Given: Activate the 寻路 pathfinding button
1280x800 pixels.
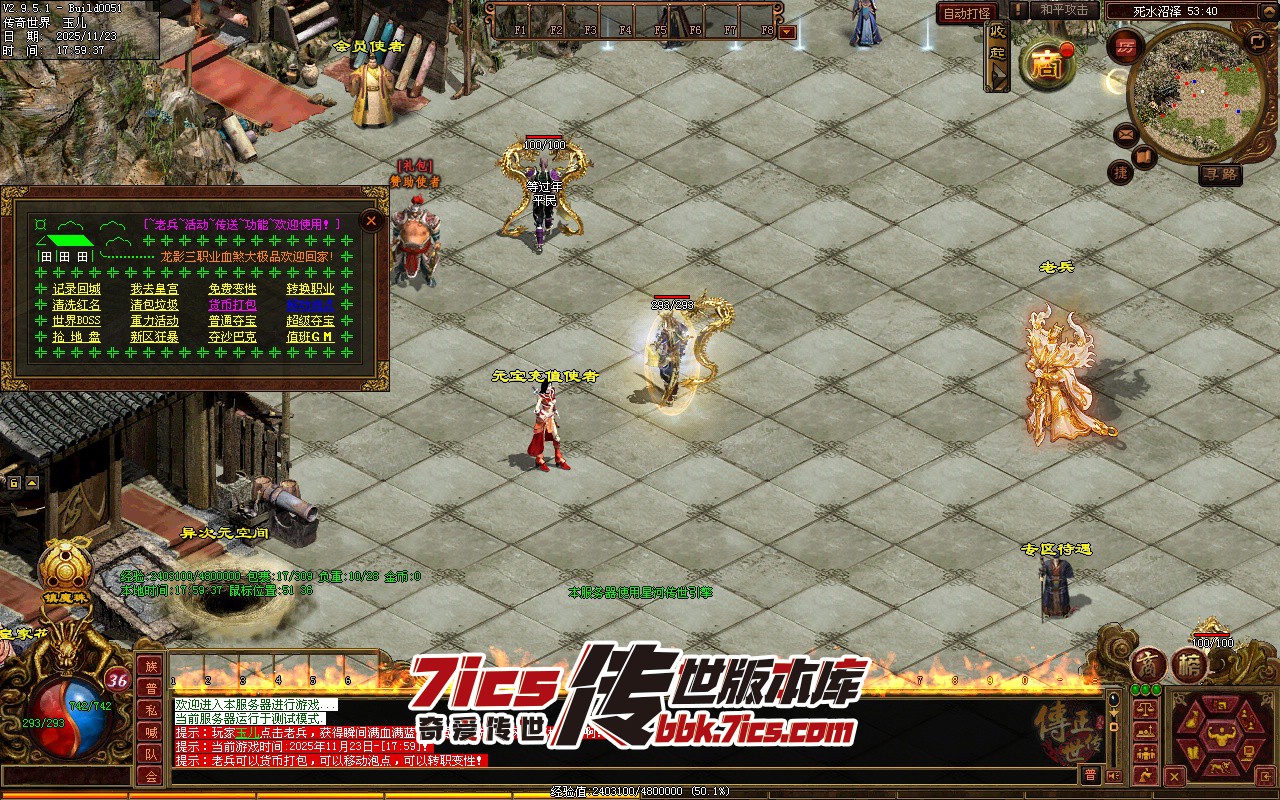Looking at the screenshot, I should click(1220, 174).
